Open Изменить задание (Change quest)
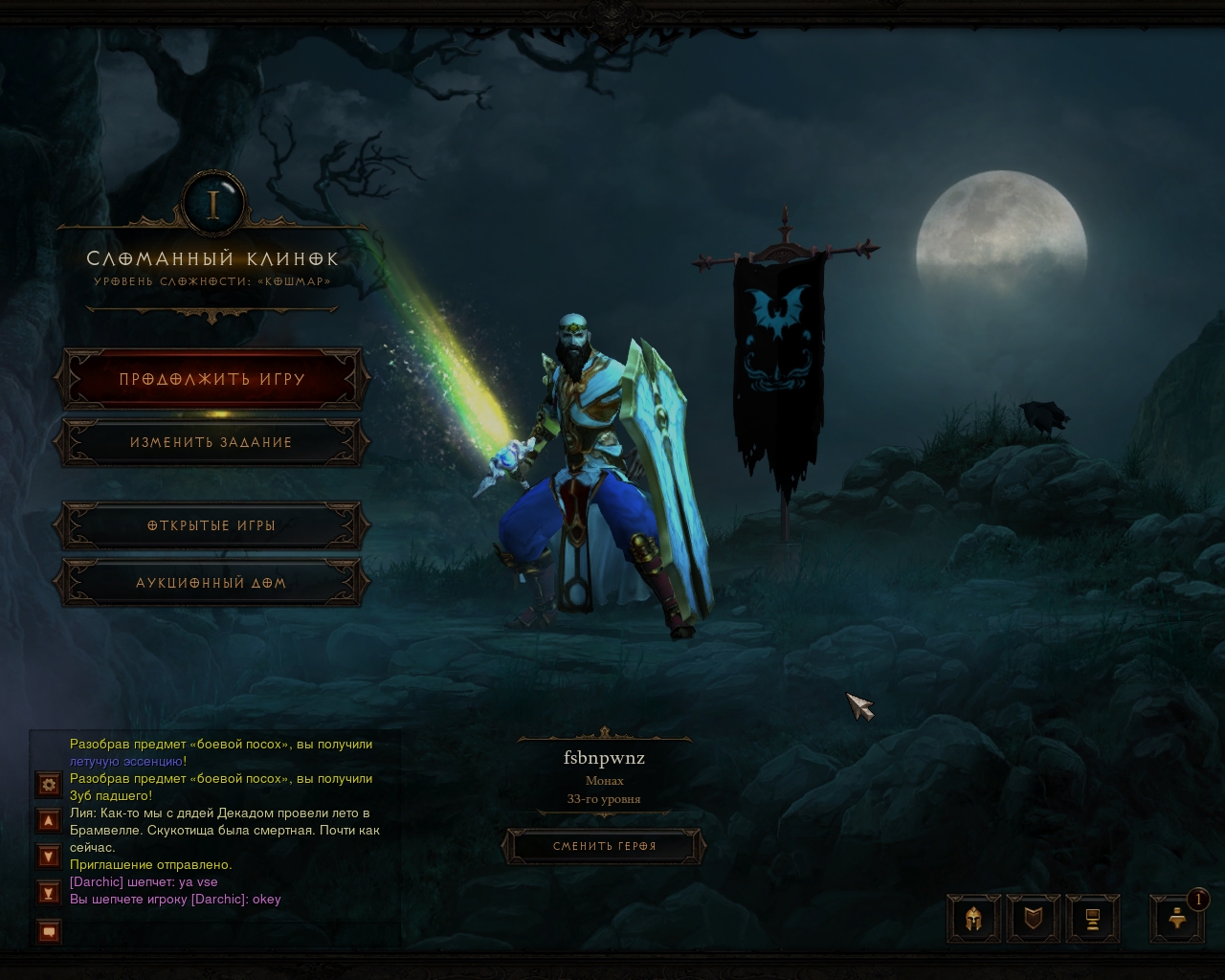The height and width of the screenshot is (980, 1225). (212, 443)
